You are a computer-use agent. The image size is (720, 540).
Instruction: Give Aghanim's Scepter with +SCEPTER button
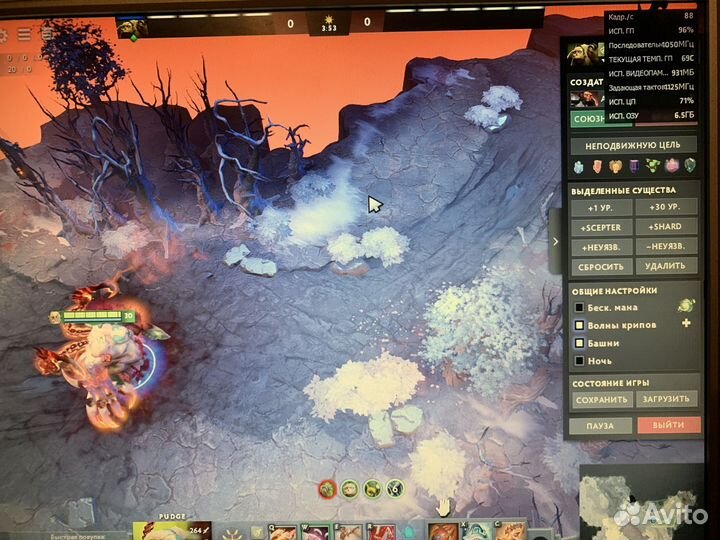point(601,227)
